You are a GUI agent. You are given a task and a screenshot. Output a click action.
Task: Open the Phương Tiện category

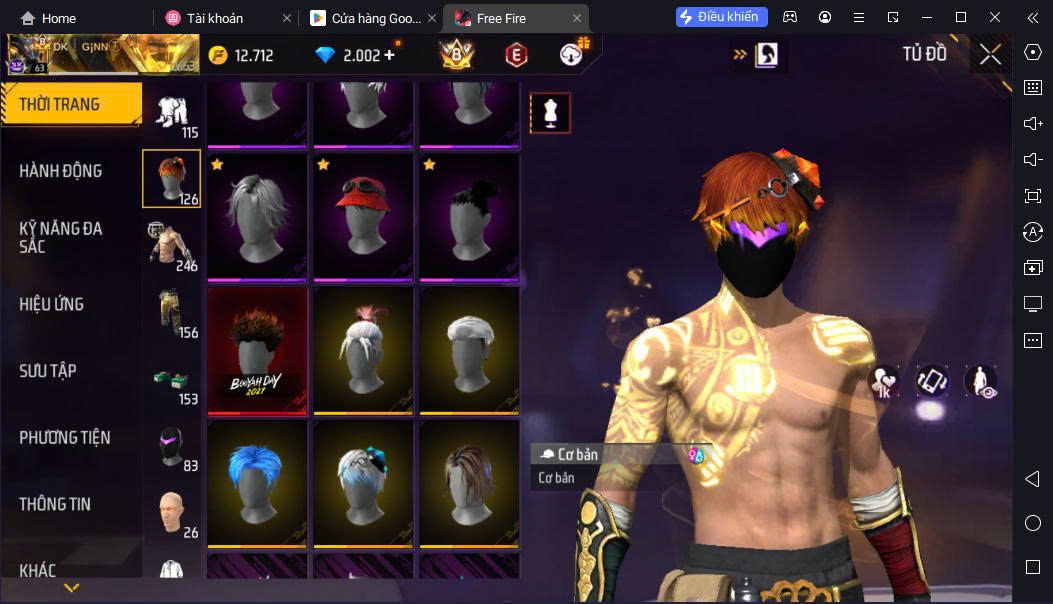pos(64,438)
